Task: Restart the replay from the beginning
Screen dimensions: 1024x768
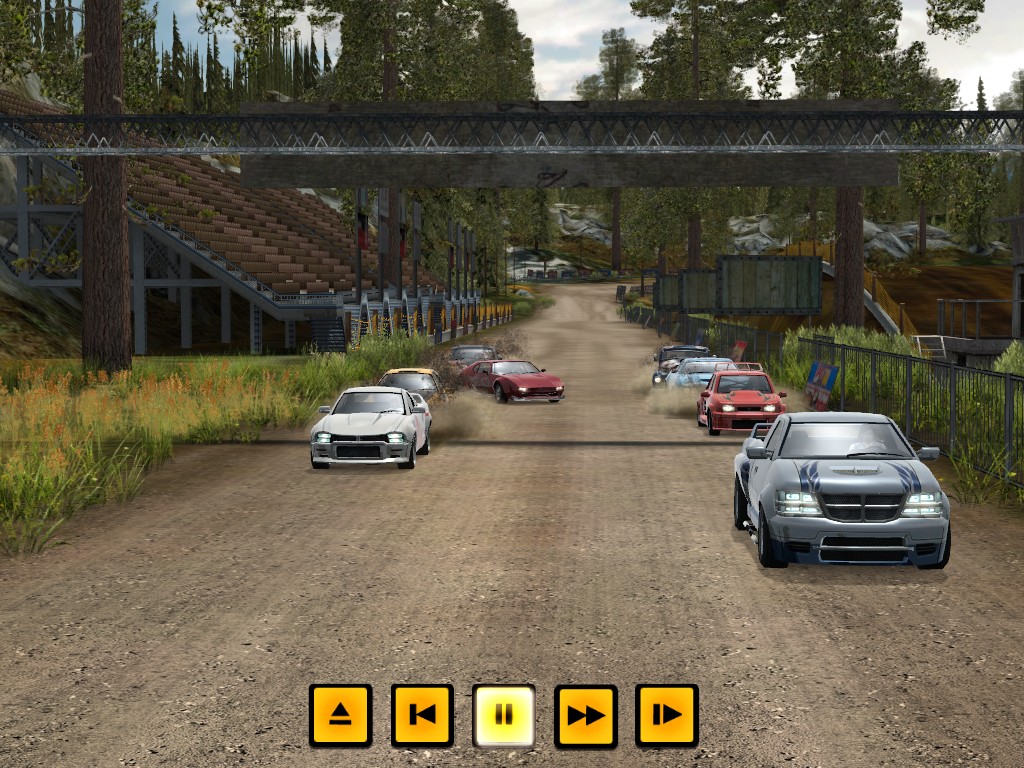Action: pos(422,715)
